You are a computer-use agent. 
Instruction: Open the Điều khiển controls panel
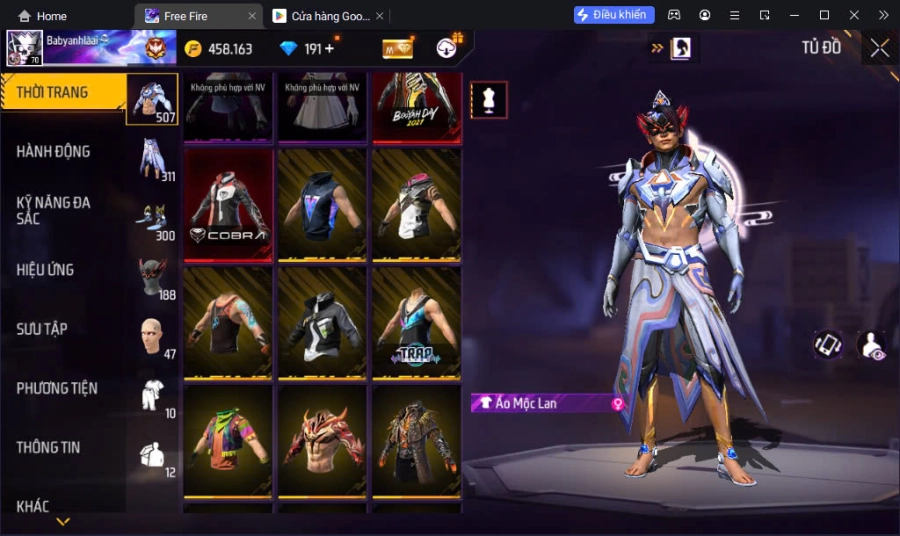point(614,15)
